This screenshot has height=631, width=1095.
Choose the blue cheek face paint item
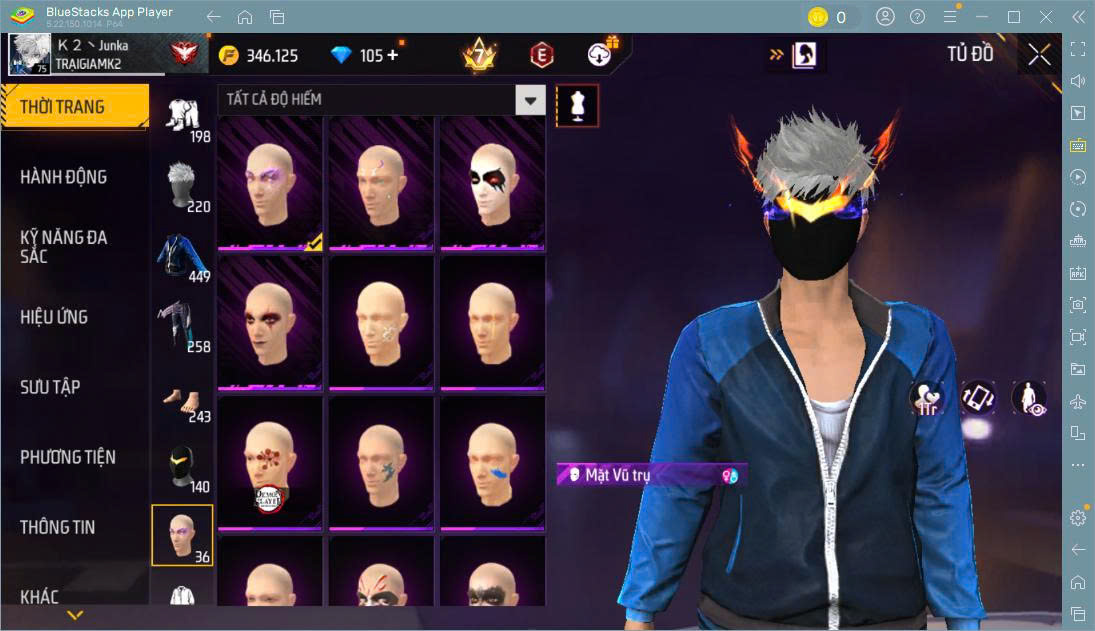point(492,463)
